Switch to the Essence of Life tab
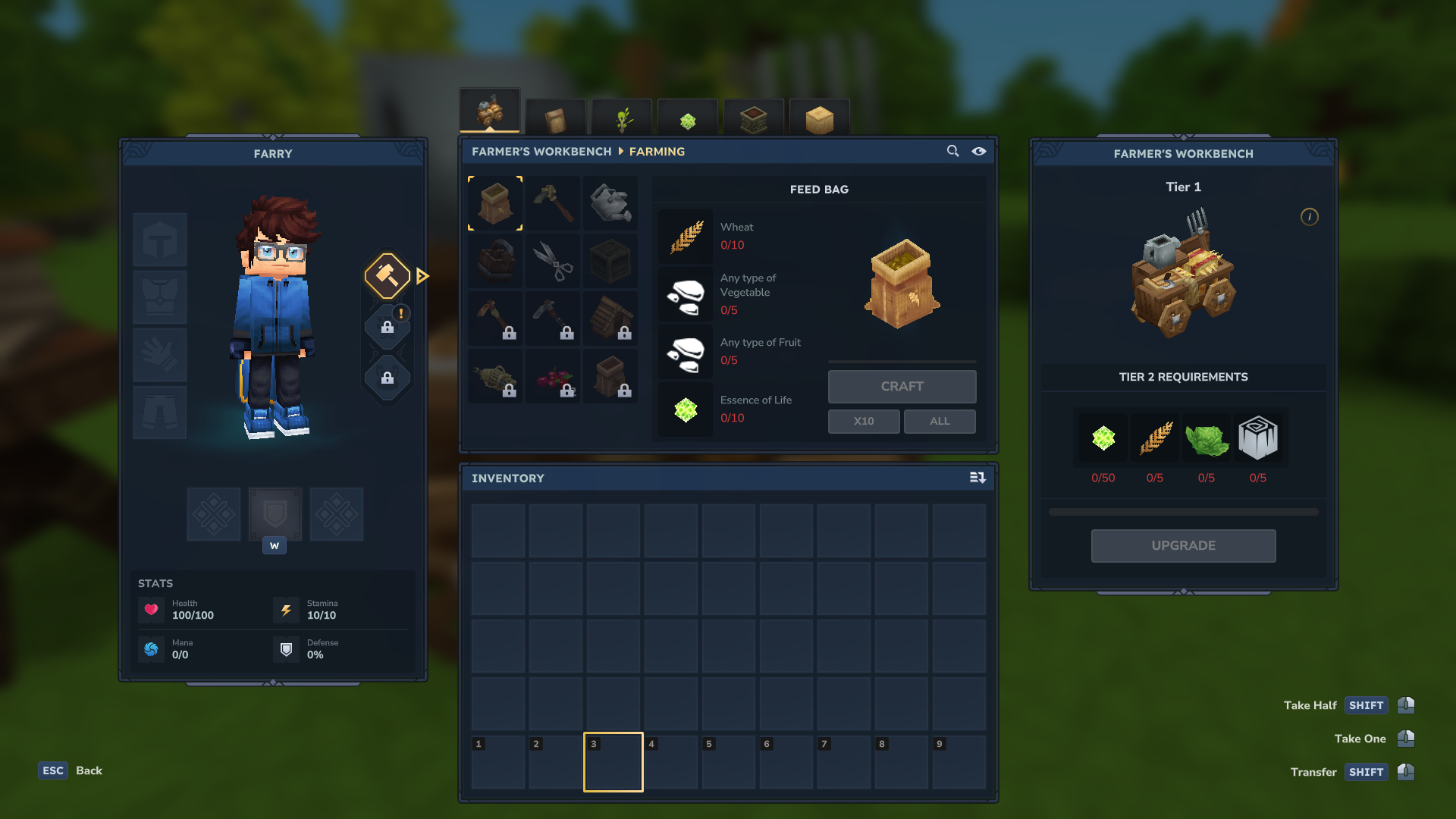This screenshot has height=819, width=1456. pyautogui.click(x=688, y=119)
